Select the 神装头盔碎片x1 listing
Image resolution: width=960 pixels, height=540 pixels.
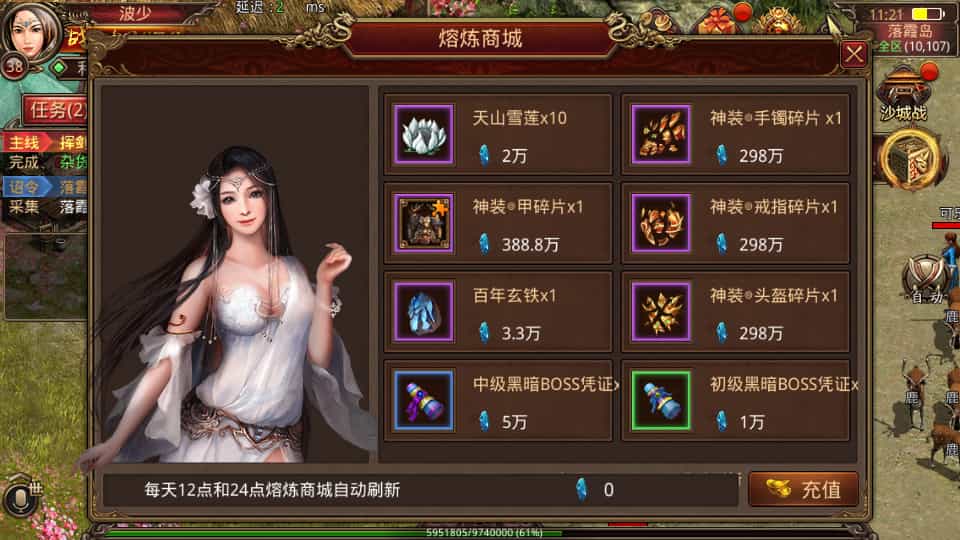click(x=735, y=312)
